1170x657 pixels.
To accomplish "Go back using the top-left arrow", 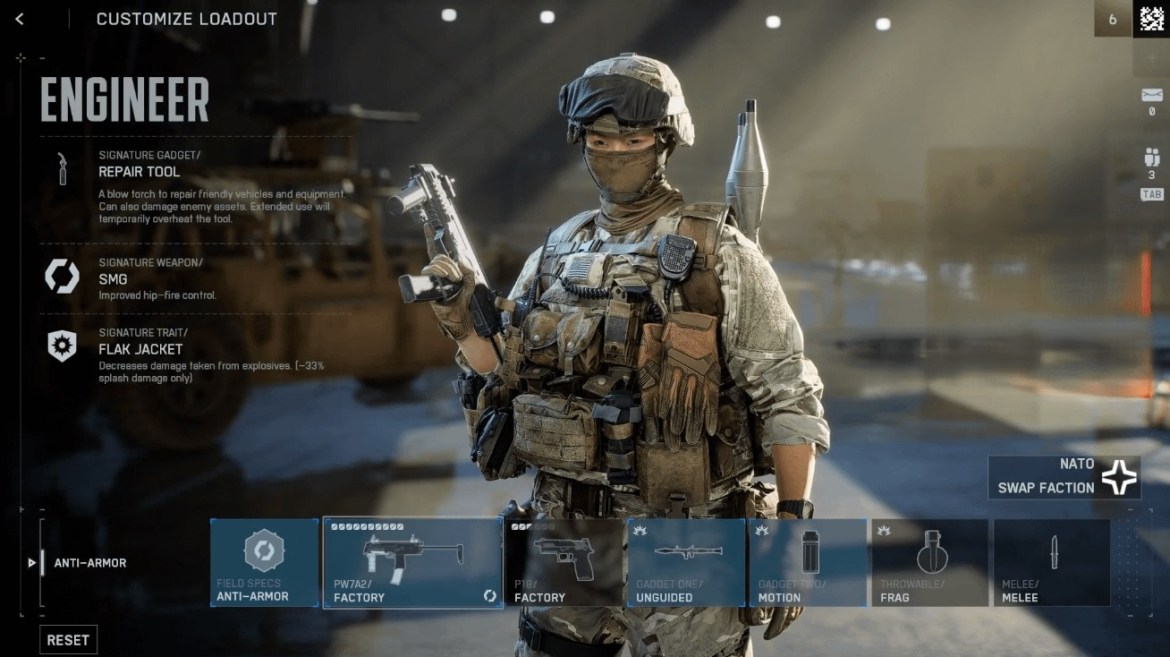I will tap(19, 19).
